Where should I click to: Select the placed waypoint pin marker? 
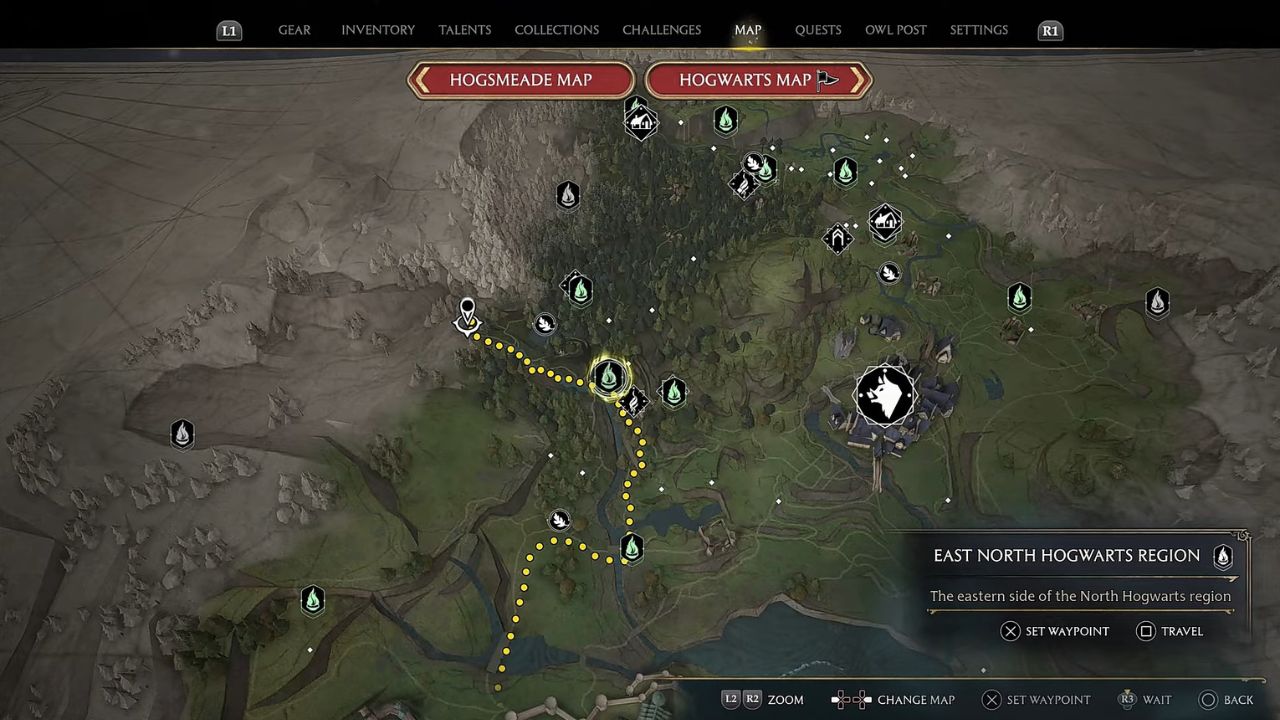coord(466,310)
